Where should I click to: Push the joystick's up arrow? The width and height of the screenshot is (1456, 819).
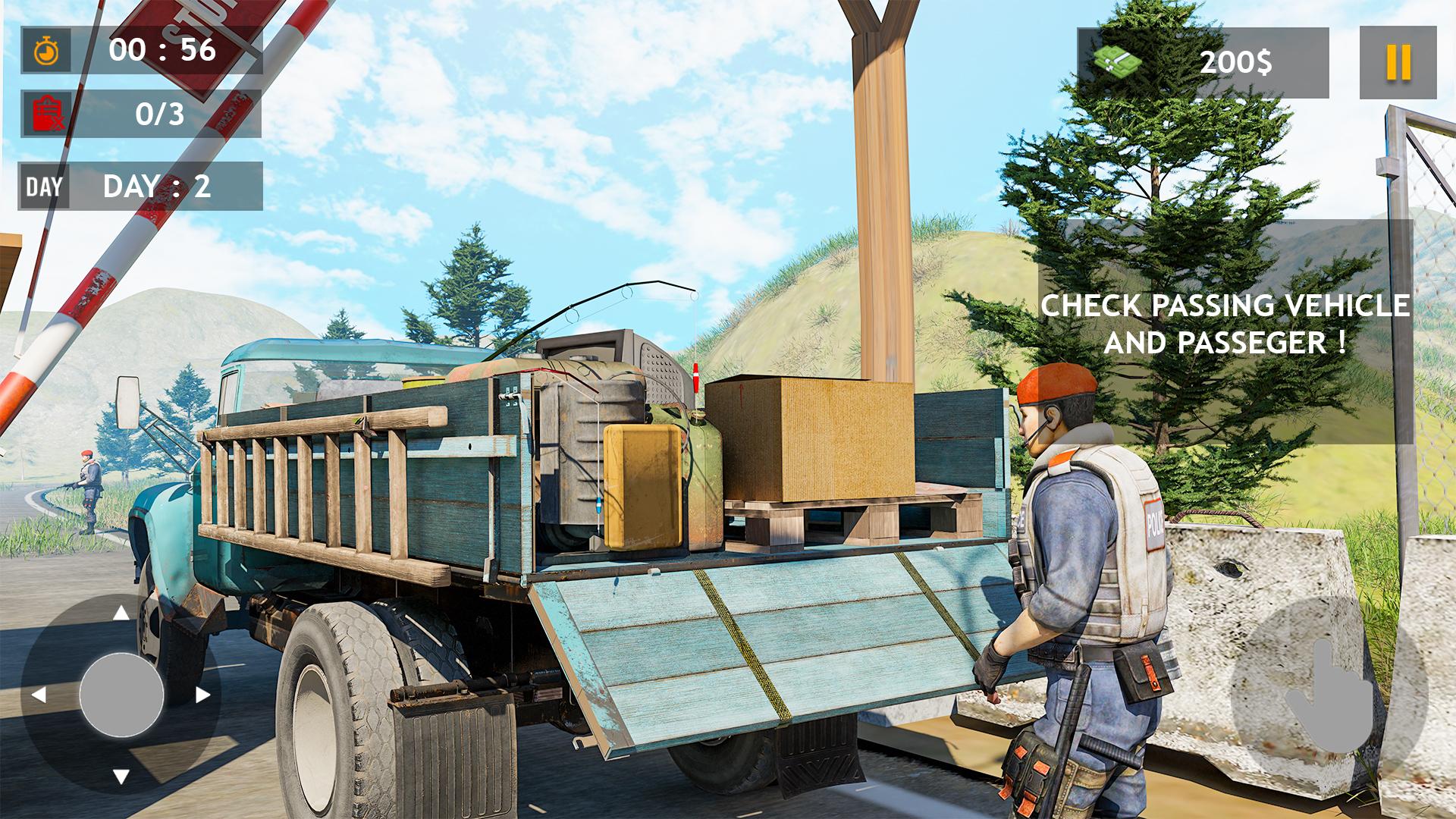click(x=121, y=613)
